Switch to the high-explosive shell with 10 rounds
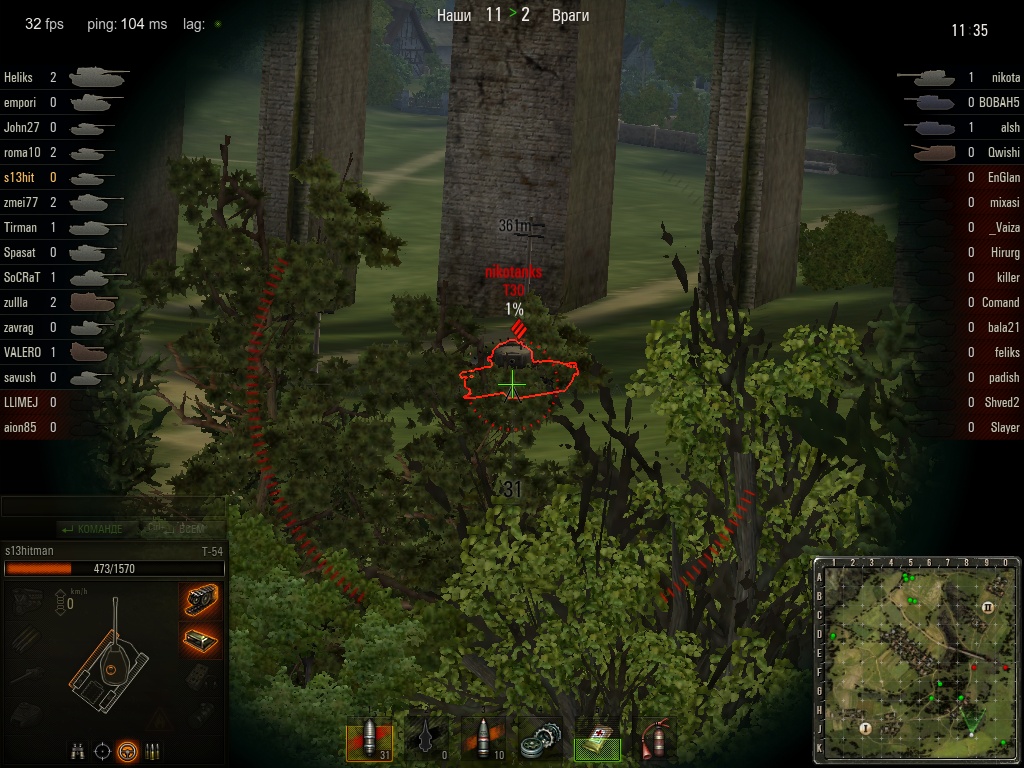Screen dimensions: 1024x768 click(483, 739)
